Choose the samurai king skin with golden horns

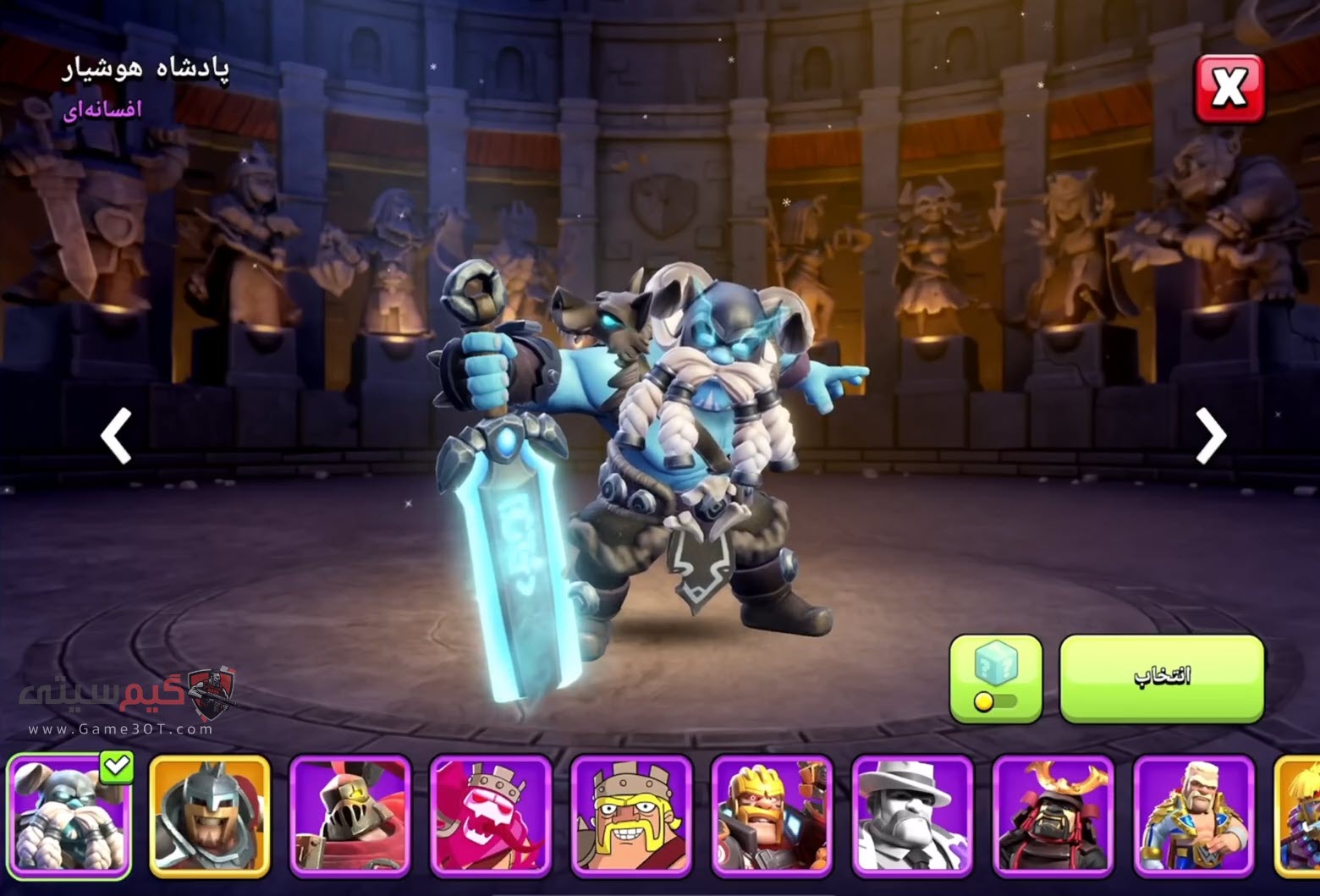[x=1053, y=816]
